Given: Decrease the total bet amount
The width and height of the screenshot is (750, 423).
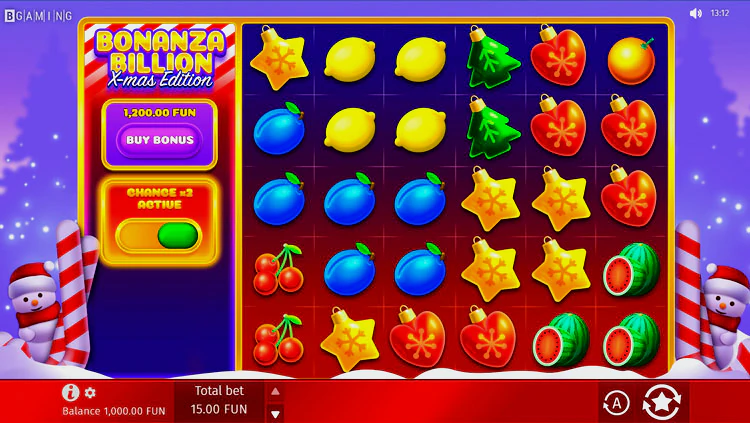Looking at the screenshot, I should (x=276, y=412).
